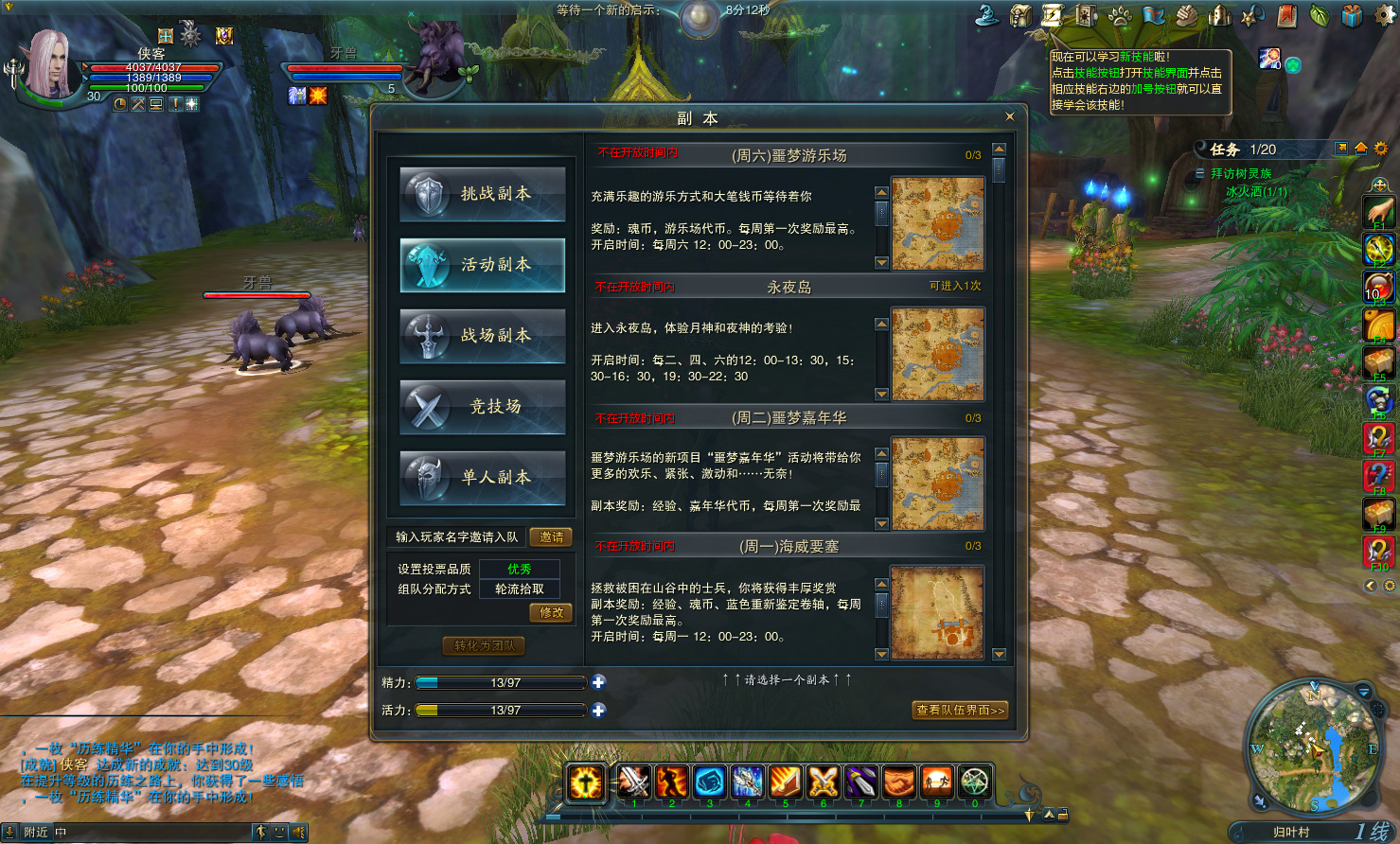Switch to the 战场副本 category
Viewport: 1400px width, 844px height.
point(482,337)
